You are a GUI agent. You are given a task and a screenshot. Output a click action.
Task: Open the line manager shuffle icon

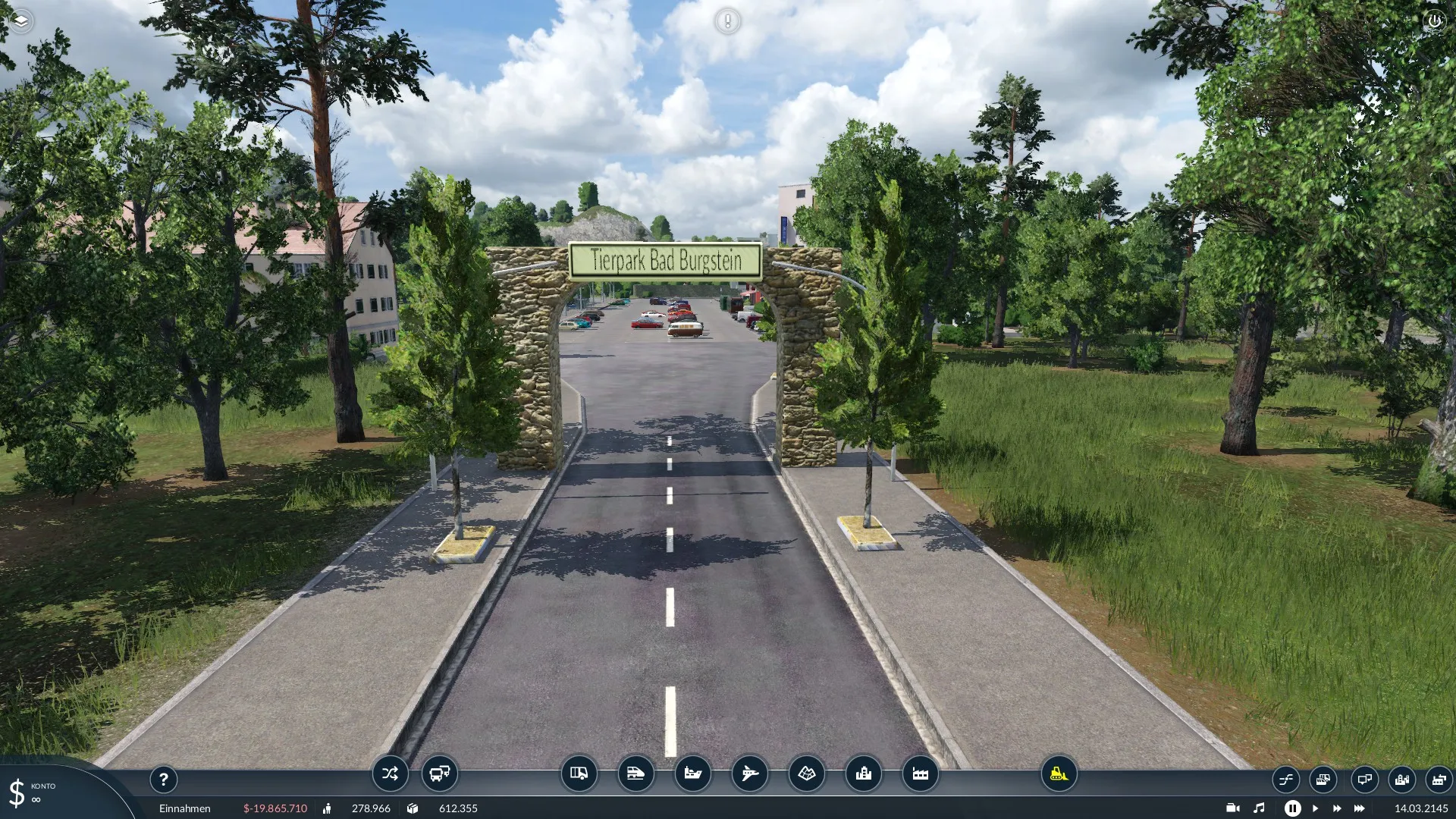click(x=390, y=774)
